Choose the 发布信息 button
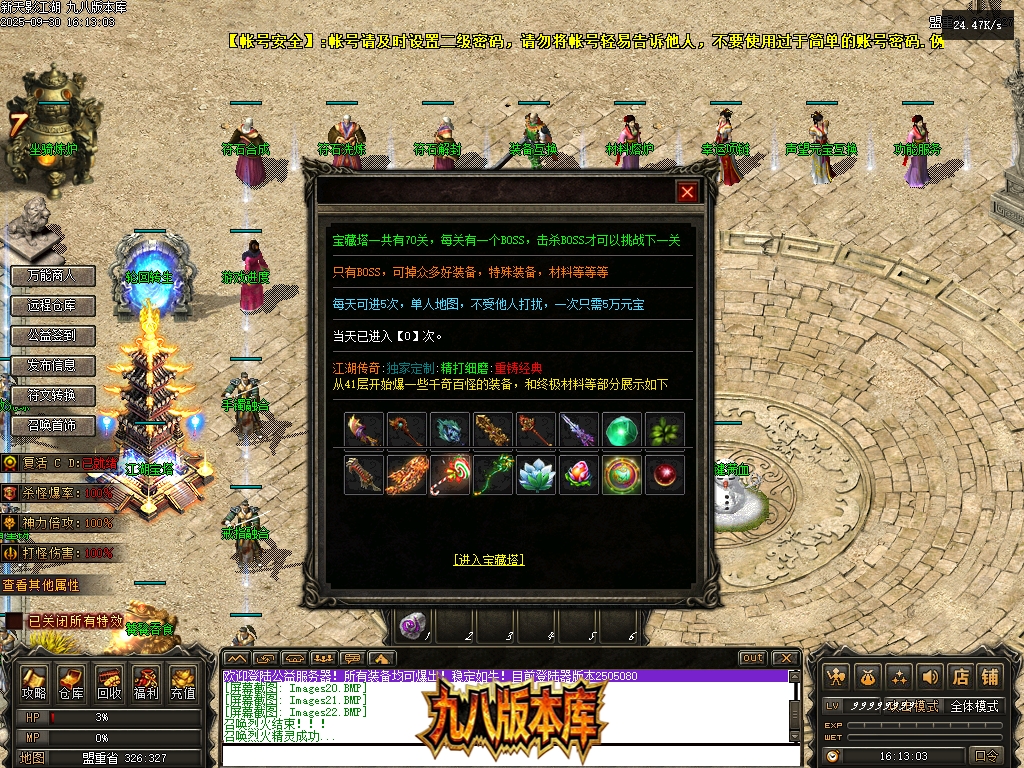Viewport: 1024px width, 768px height. click(x=52, y=365)
